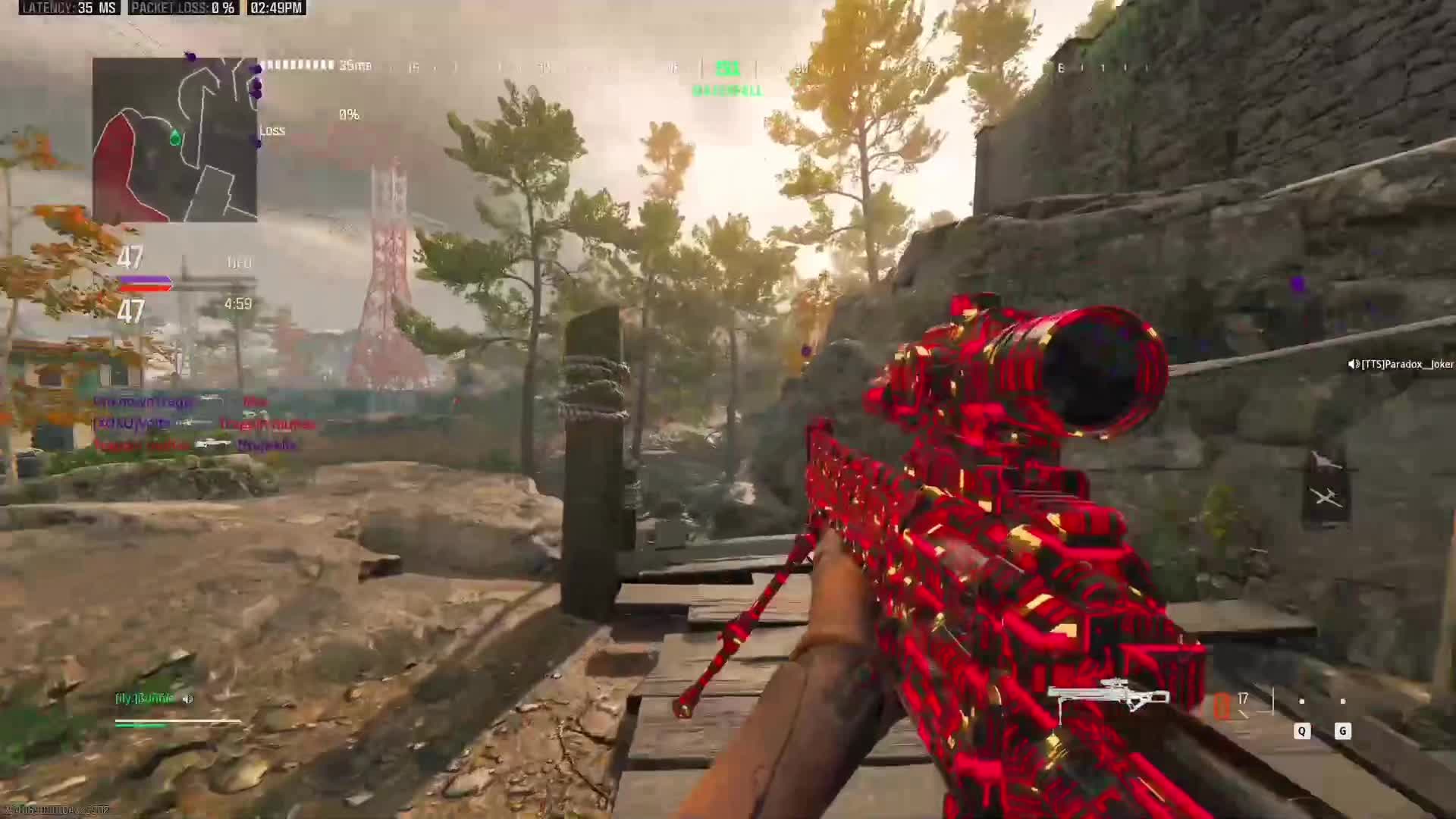
Task: Click the crossed-plane scorestreak icon
Action: point(1326,497)
